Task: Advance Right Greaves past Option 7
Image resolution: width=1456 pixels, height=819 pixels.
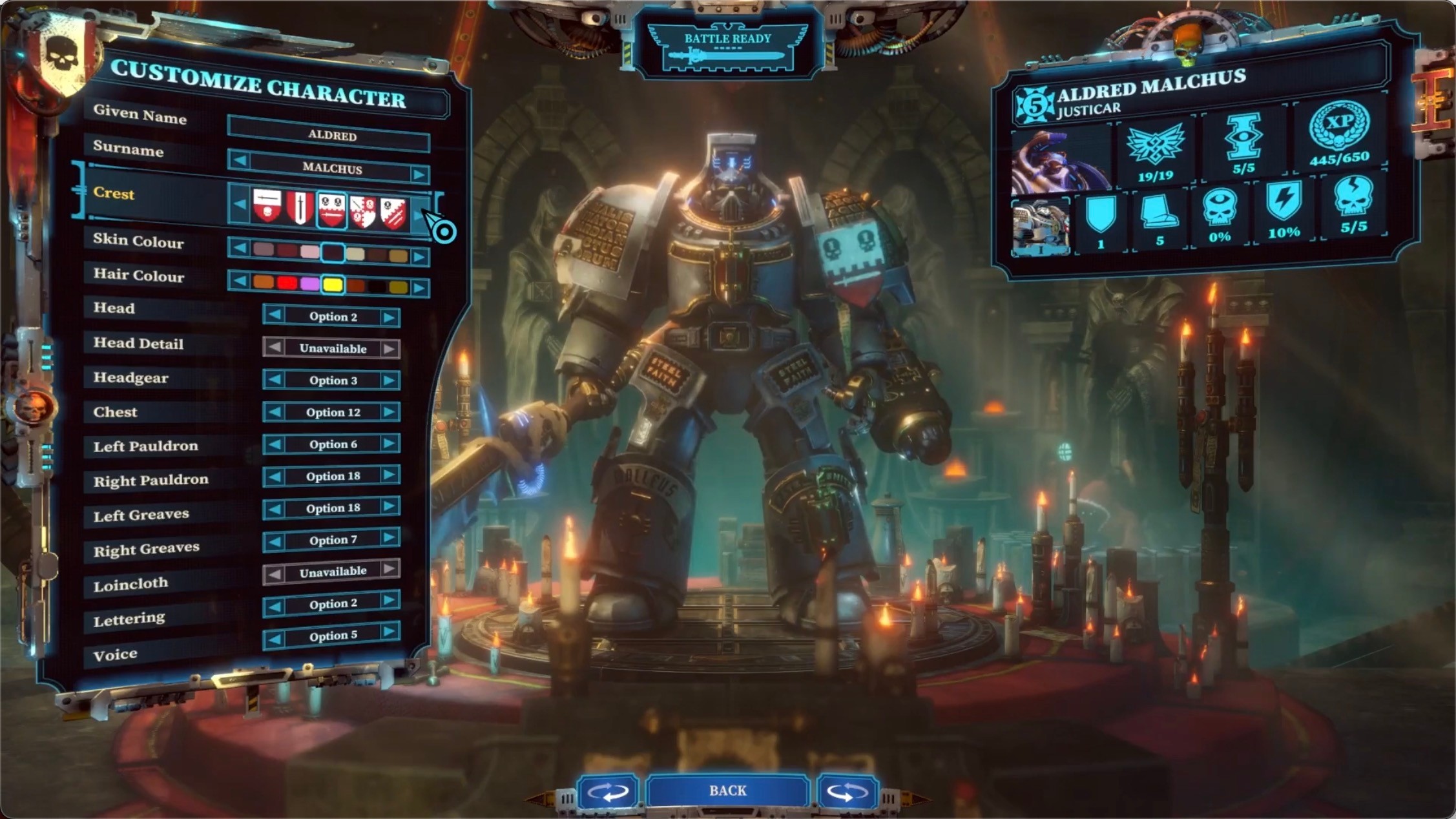Action: coord(389,538)
